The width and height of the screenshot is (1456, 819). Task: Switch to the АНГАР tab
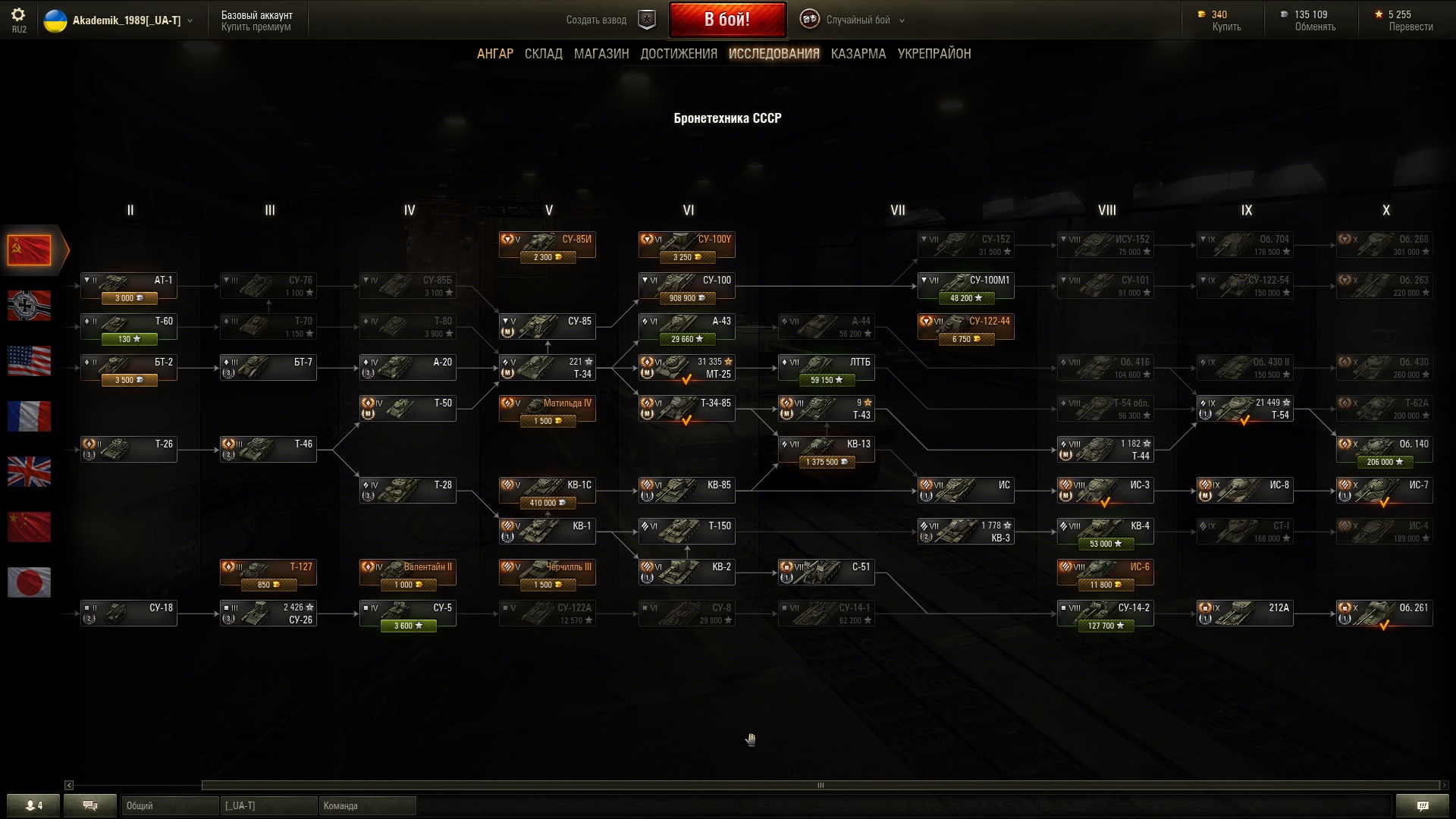point(494,54)
